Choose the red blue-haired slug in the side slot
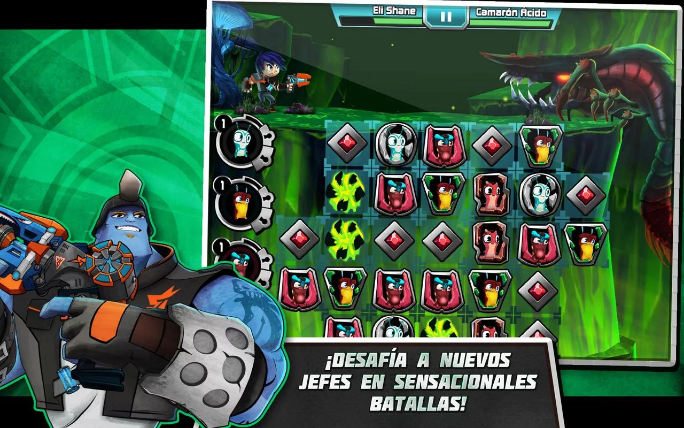 tap(242, 257)
